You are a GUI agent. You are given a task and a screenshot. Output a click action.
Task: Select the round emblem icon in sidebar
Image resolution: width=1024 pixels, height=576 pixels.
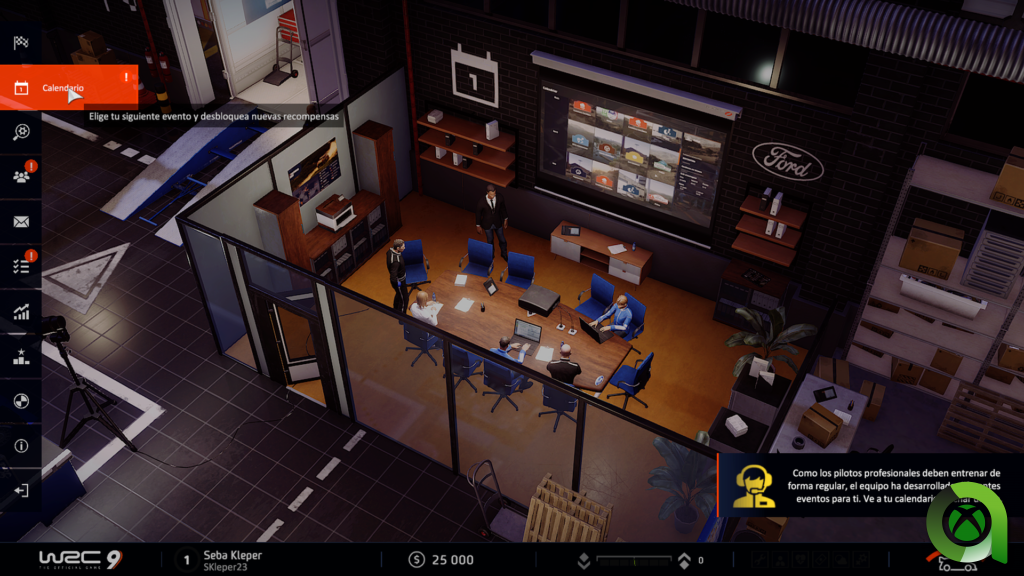21,401
